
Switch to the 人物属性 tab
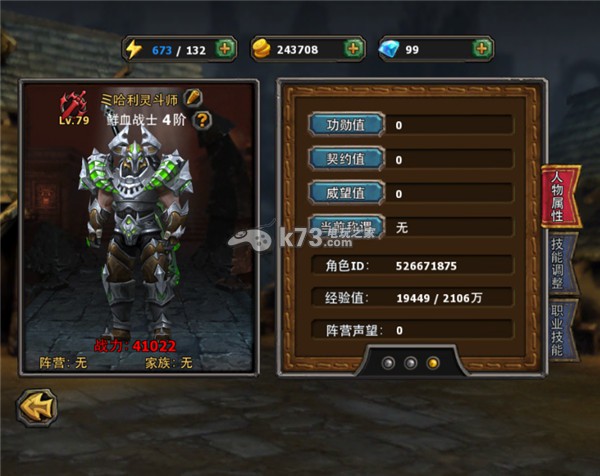coord(559,195)
